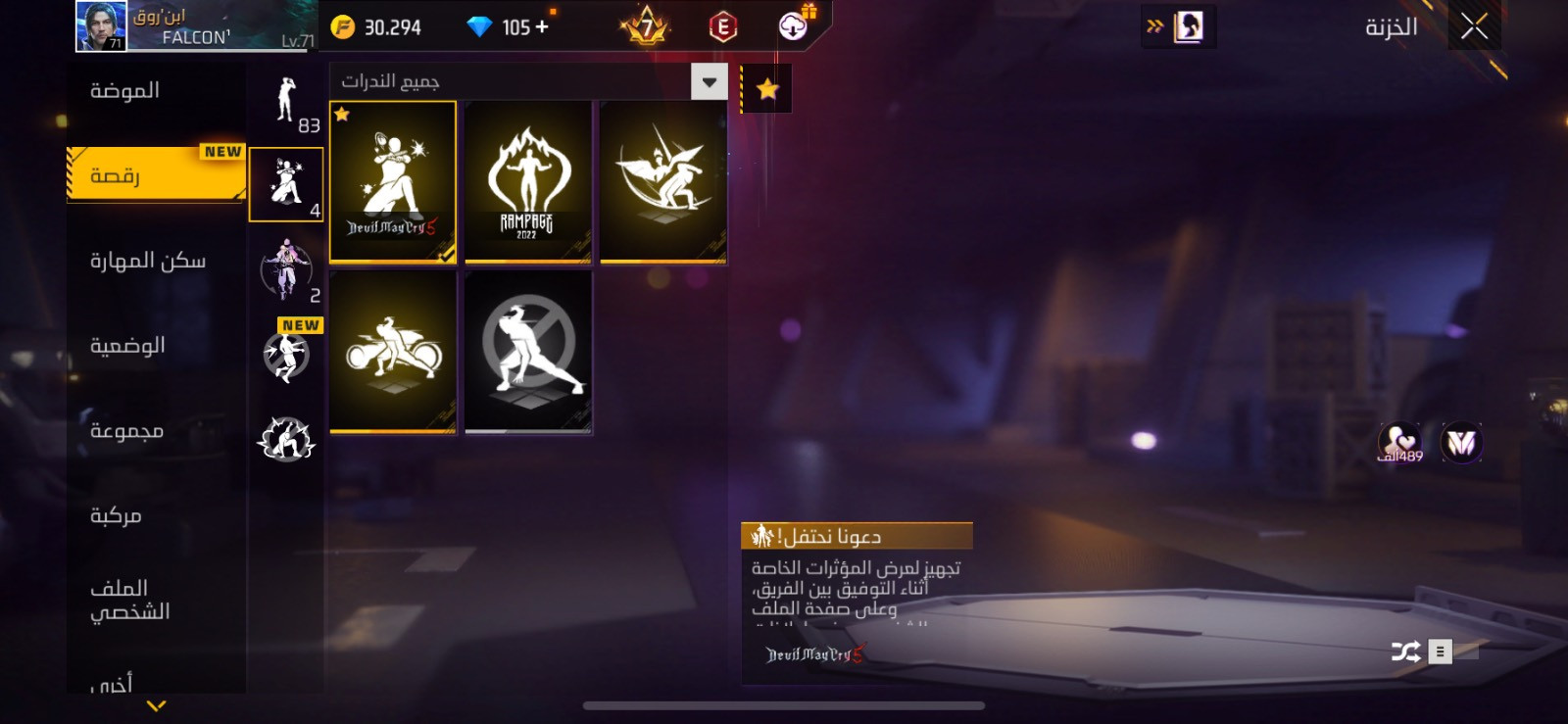Switch to سكن المهارة skill skin tab
Image resolution: width=1568 pixels, height=724 pixels.
tap(148, 261)
